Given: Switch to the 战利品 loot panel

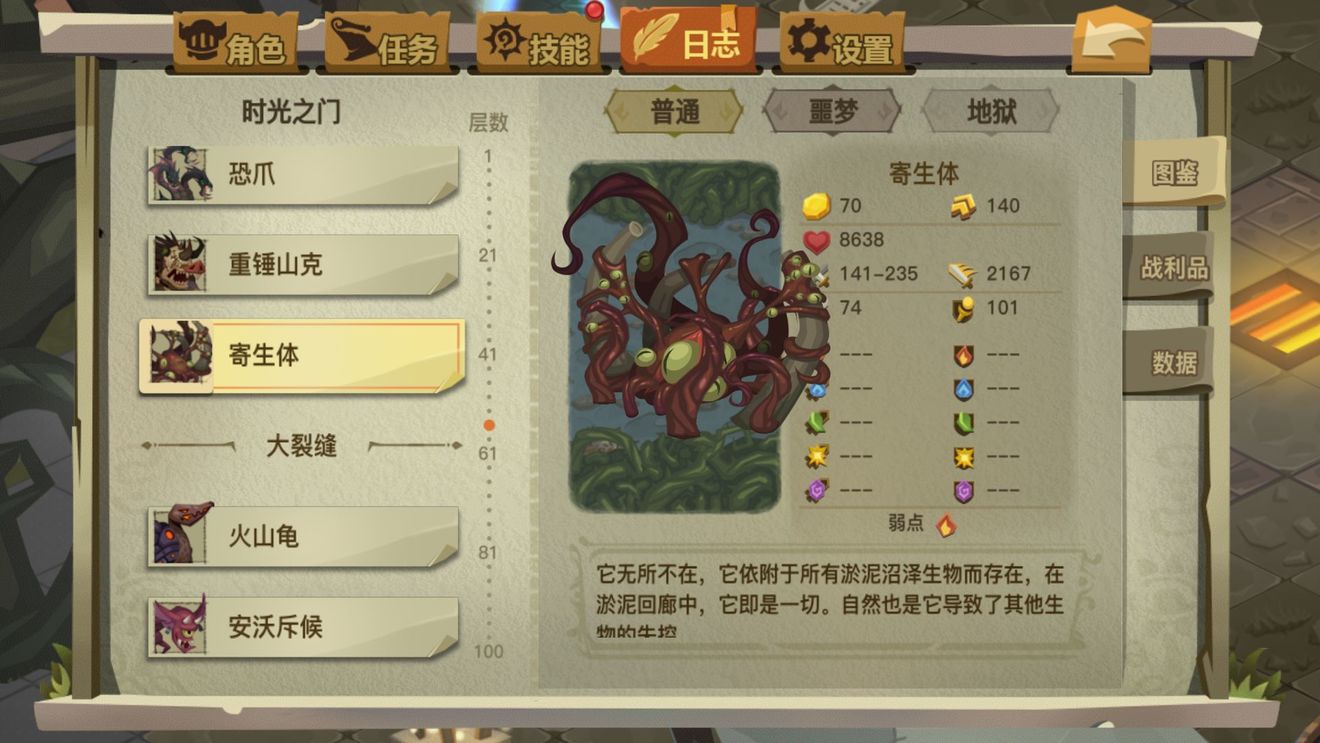Looking at the screenshot, I should (x=1176, y=268).
